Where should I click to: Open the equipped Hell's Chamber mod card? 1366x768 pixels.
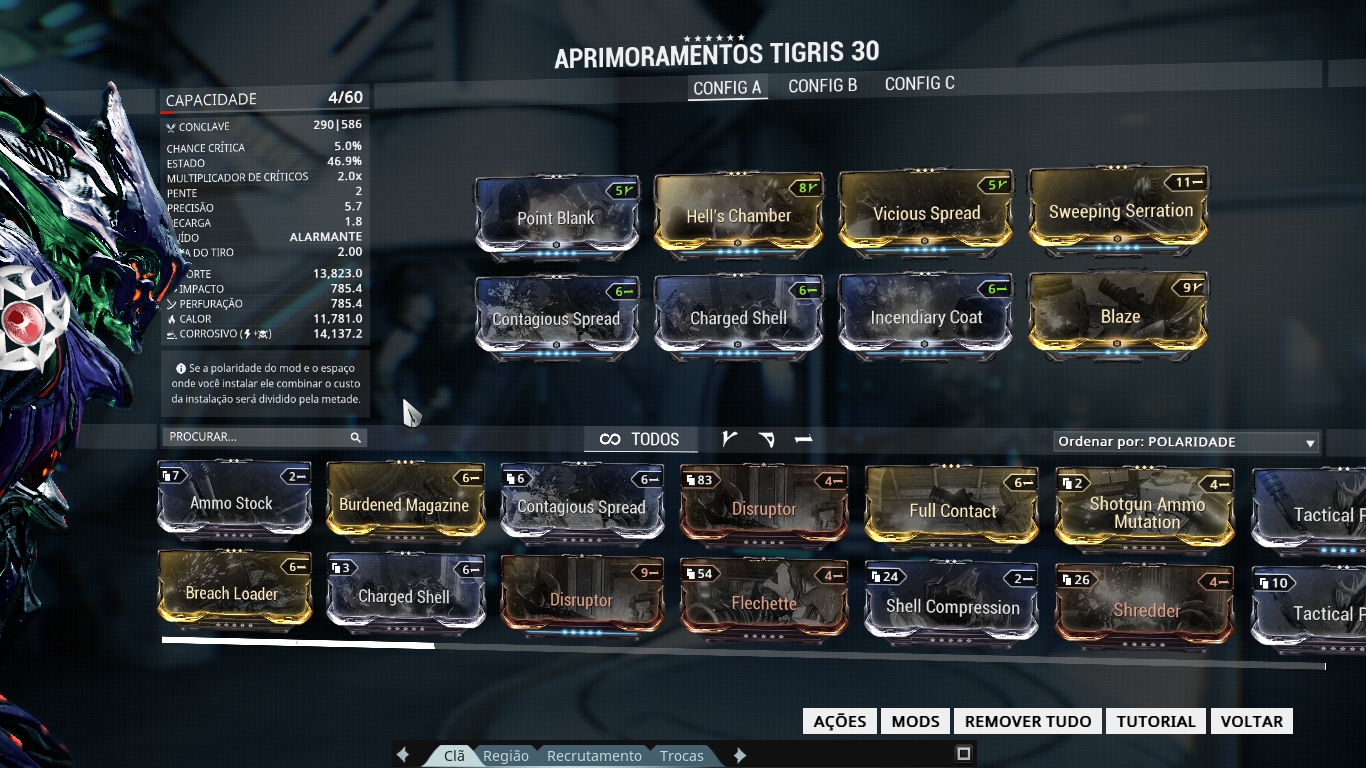click(739, 213)
